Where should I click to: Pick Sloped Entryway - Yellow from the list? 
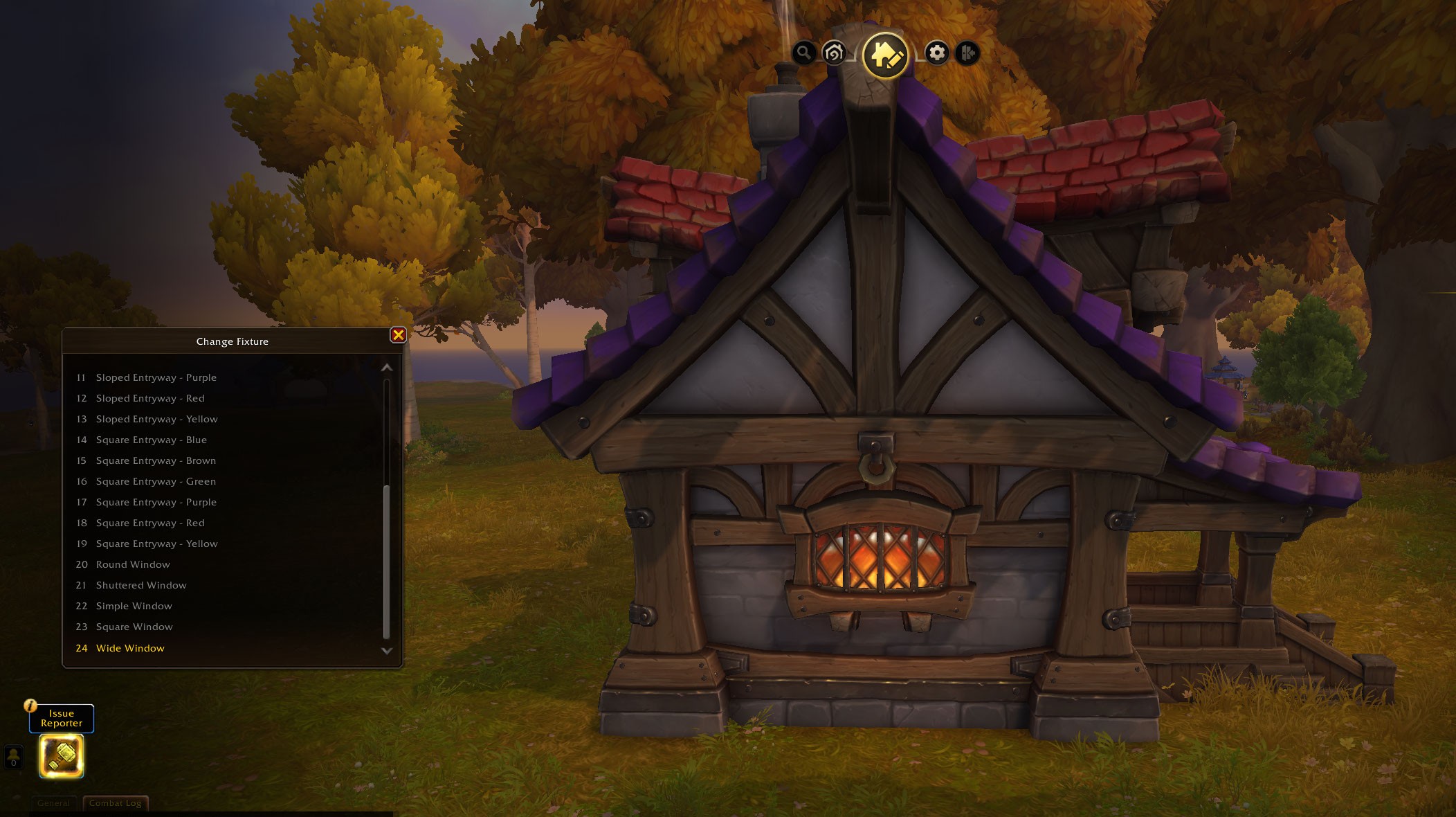(156, 419)
